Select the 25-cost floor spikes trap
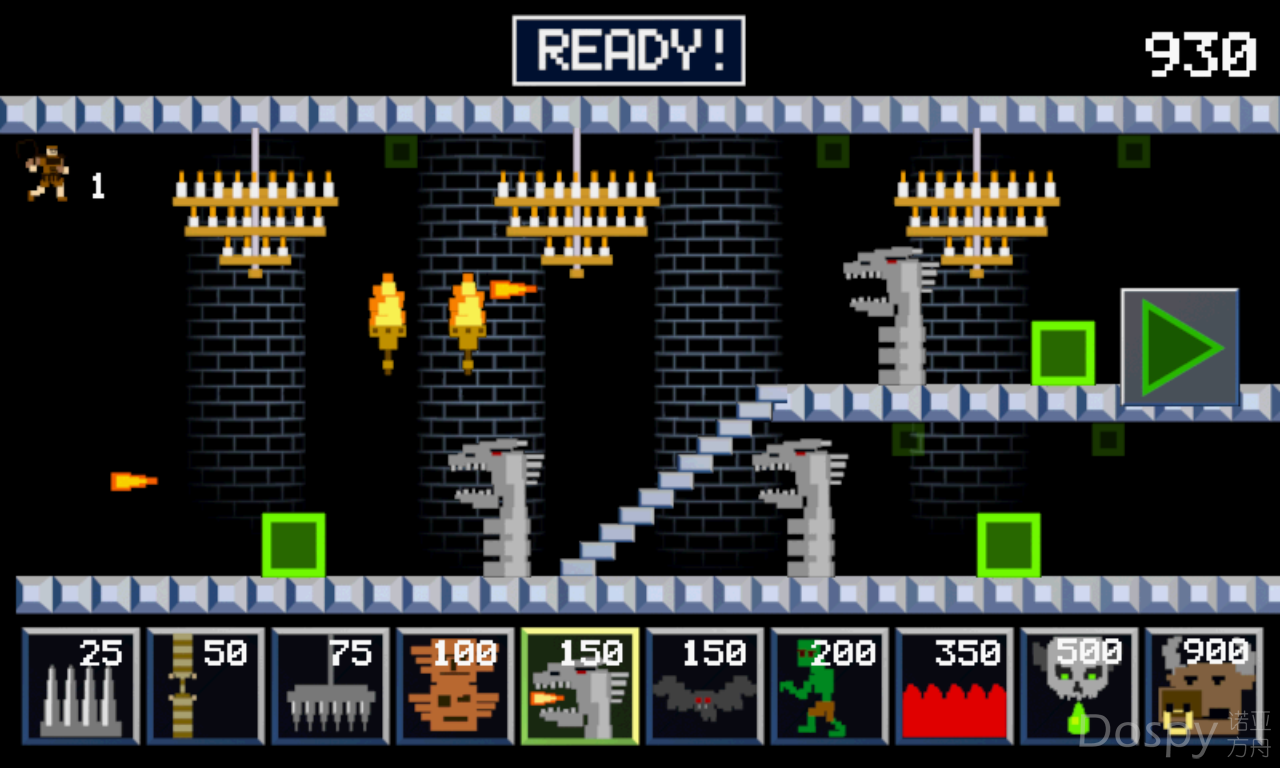Image resolution: width=1280 pixels, height=768 pixels. coord(81,686)
